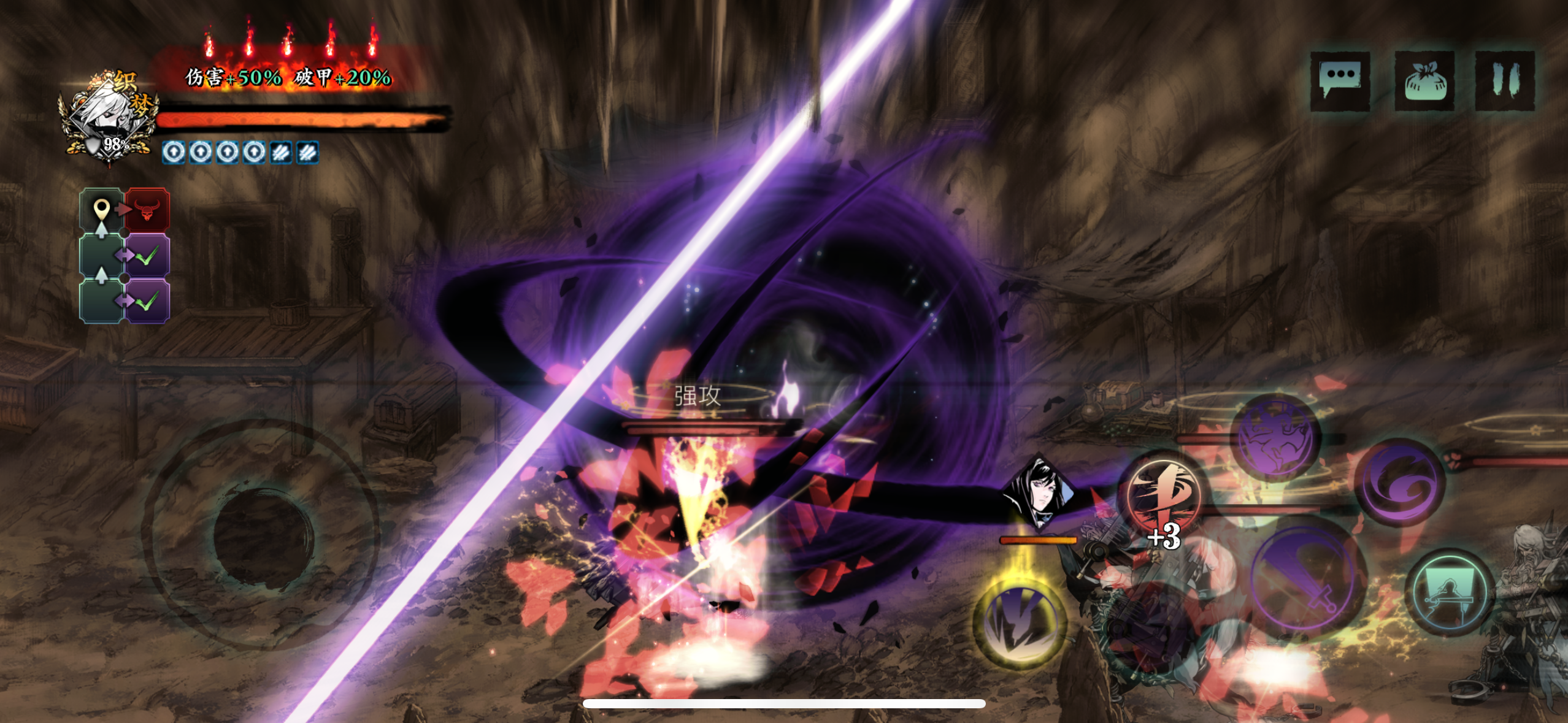The width and height of the screenshot is (1568, 723).
Task: Tap the purple sword basic attack button
Action: pyautogui.click(x=1309, y=580)
